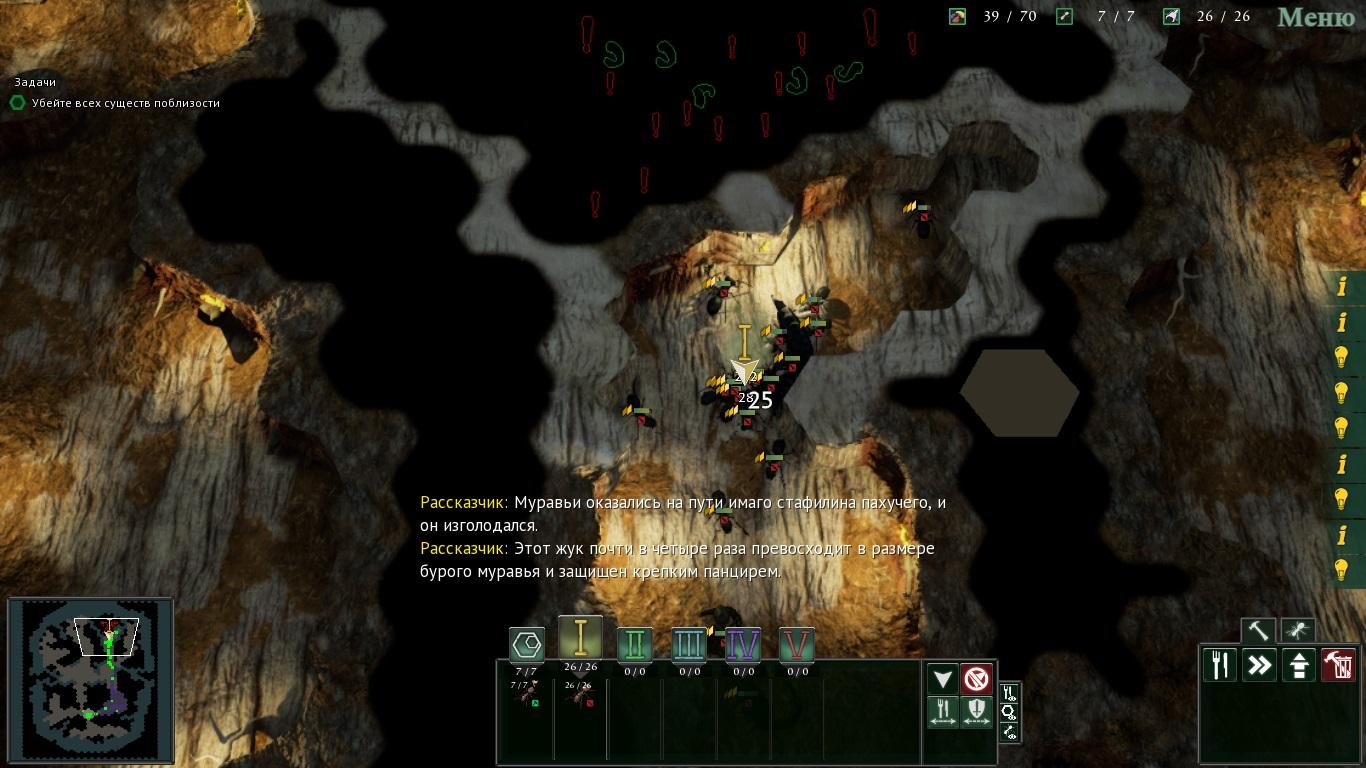Open the Меню button
The image size is (1366, 768).
(x=1317, y=17)
